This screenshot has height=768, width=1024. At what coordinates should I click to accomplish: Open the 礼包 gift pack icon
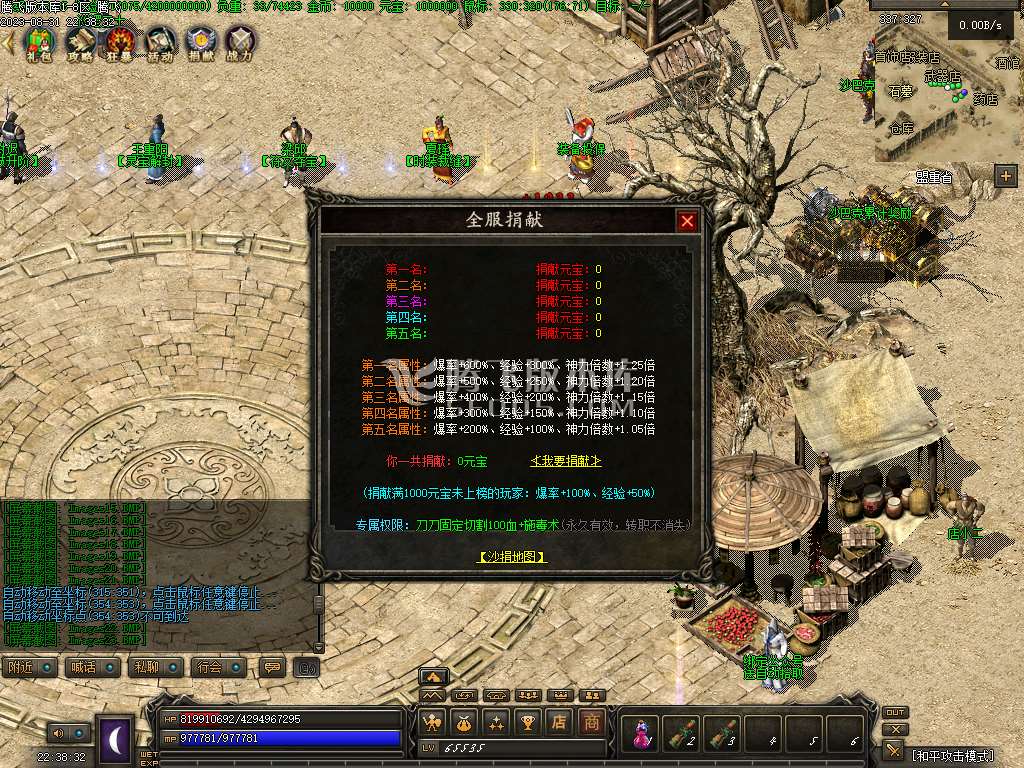tap(38, 41)
